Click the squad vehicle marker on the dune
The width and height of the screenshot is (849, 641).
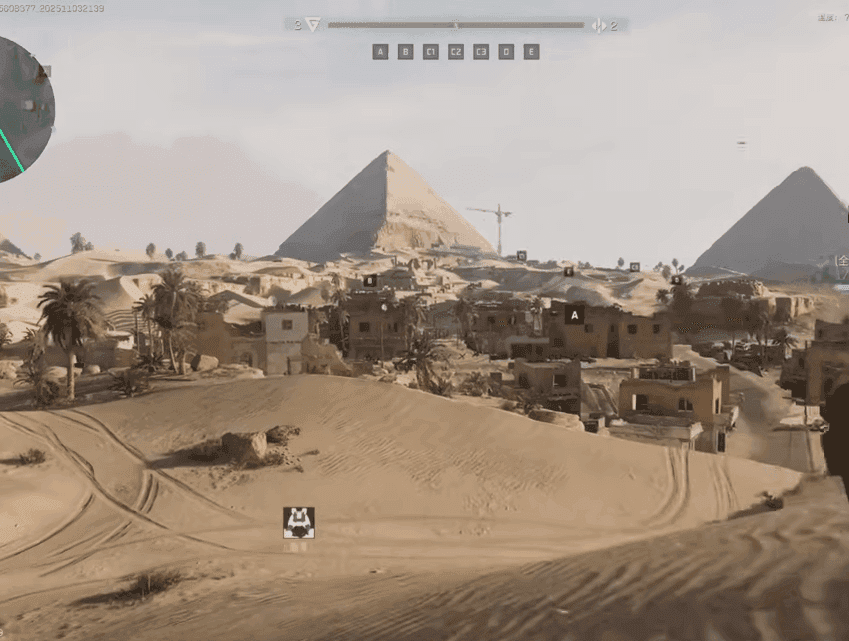pyautogui.click(x=298, y=522)
